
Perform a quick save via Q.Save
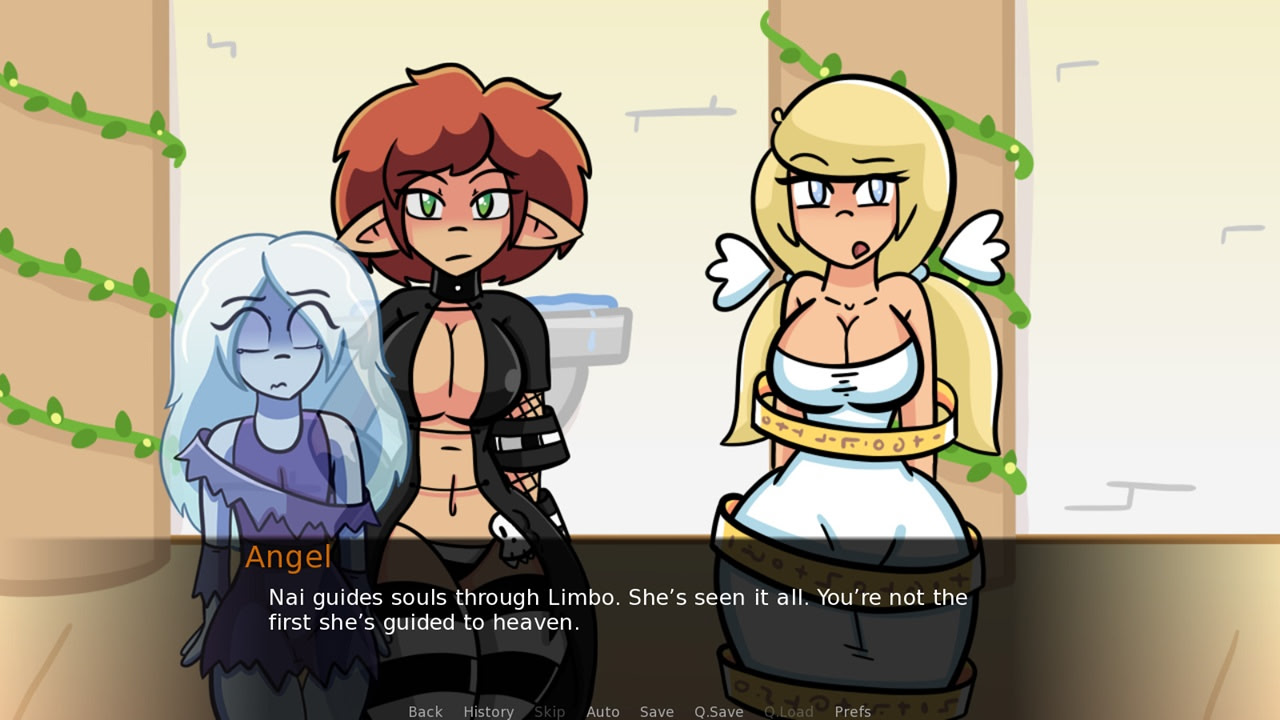[717, 711]
